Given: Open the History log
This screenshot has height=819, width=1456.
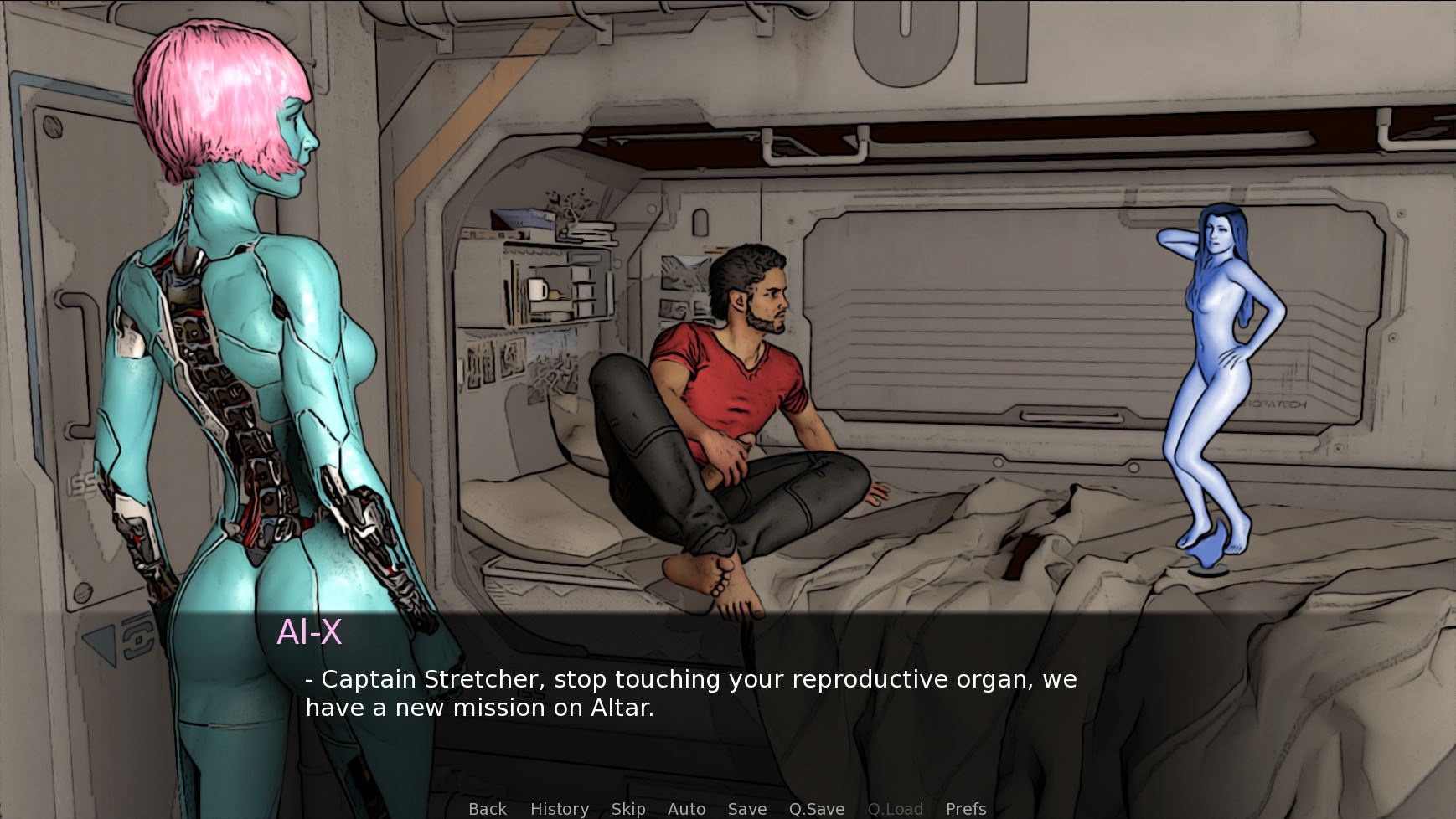Looking at the screenshot, I should pyautogui.click(x=559, y=808).
